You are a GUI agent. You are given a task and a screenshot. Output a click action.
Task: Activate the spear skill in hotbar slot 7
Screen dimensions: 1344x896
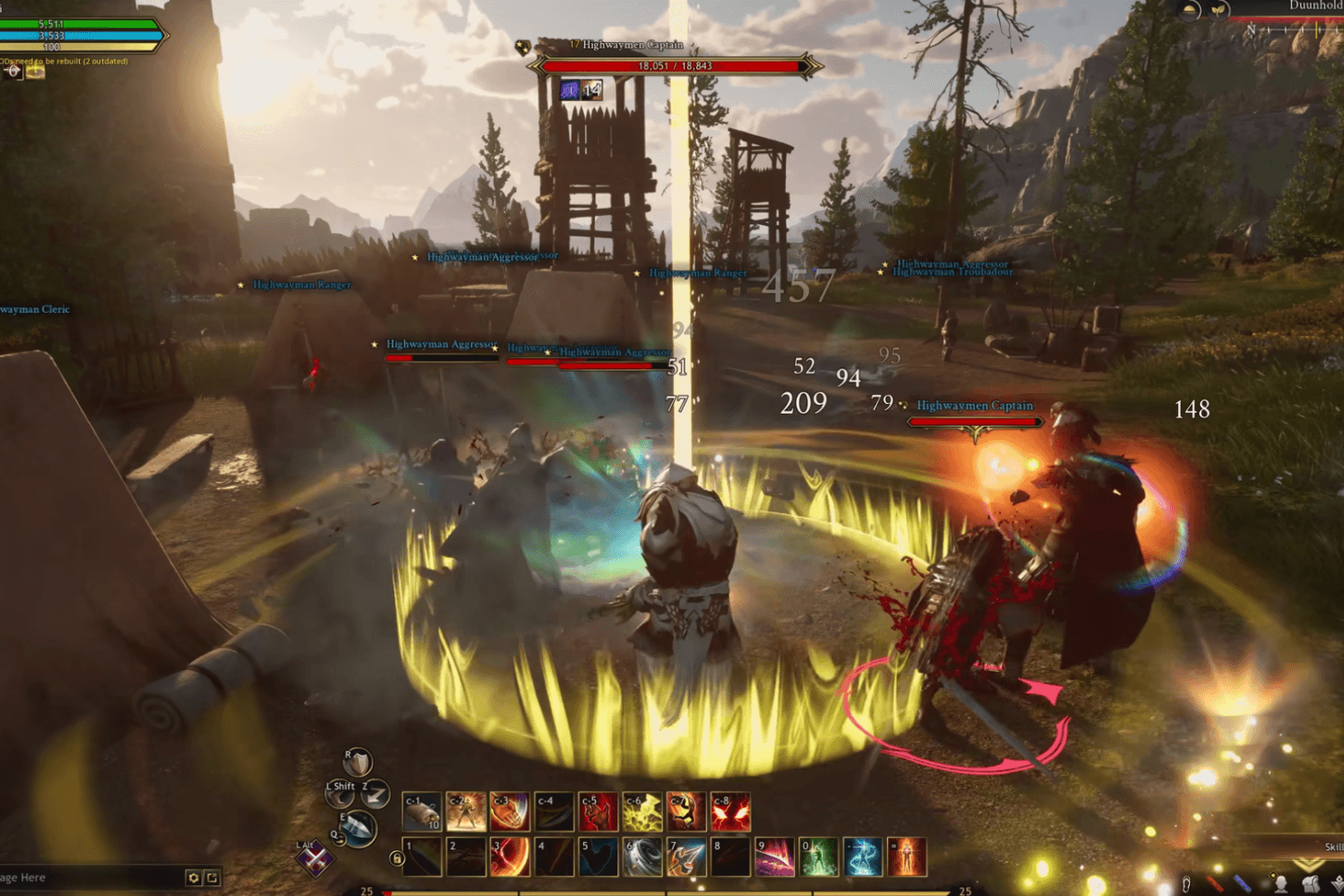[x=685, y=857]
